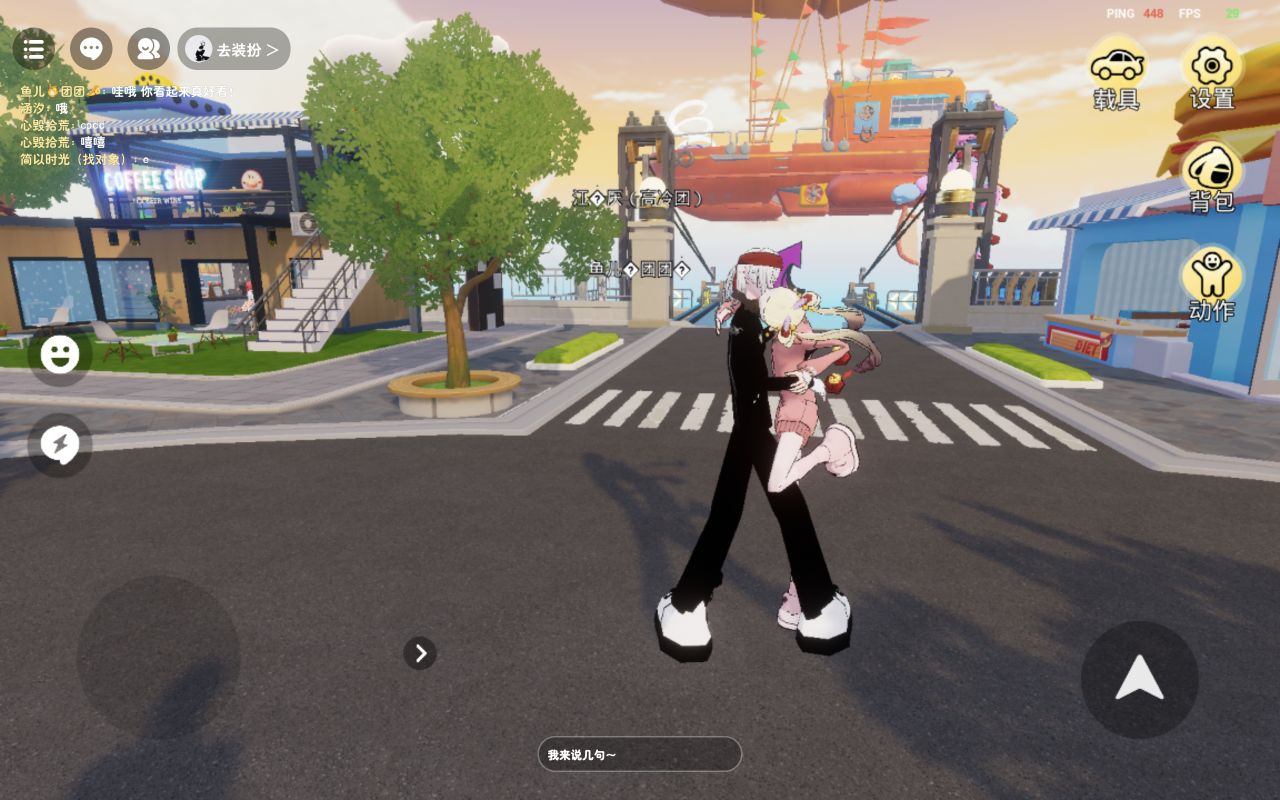Viewport: 1280px width, 800px height.
Task: Open the 载具 vehicle menu
Action: click(x=1117, y=73)
